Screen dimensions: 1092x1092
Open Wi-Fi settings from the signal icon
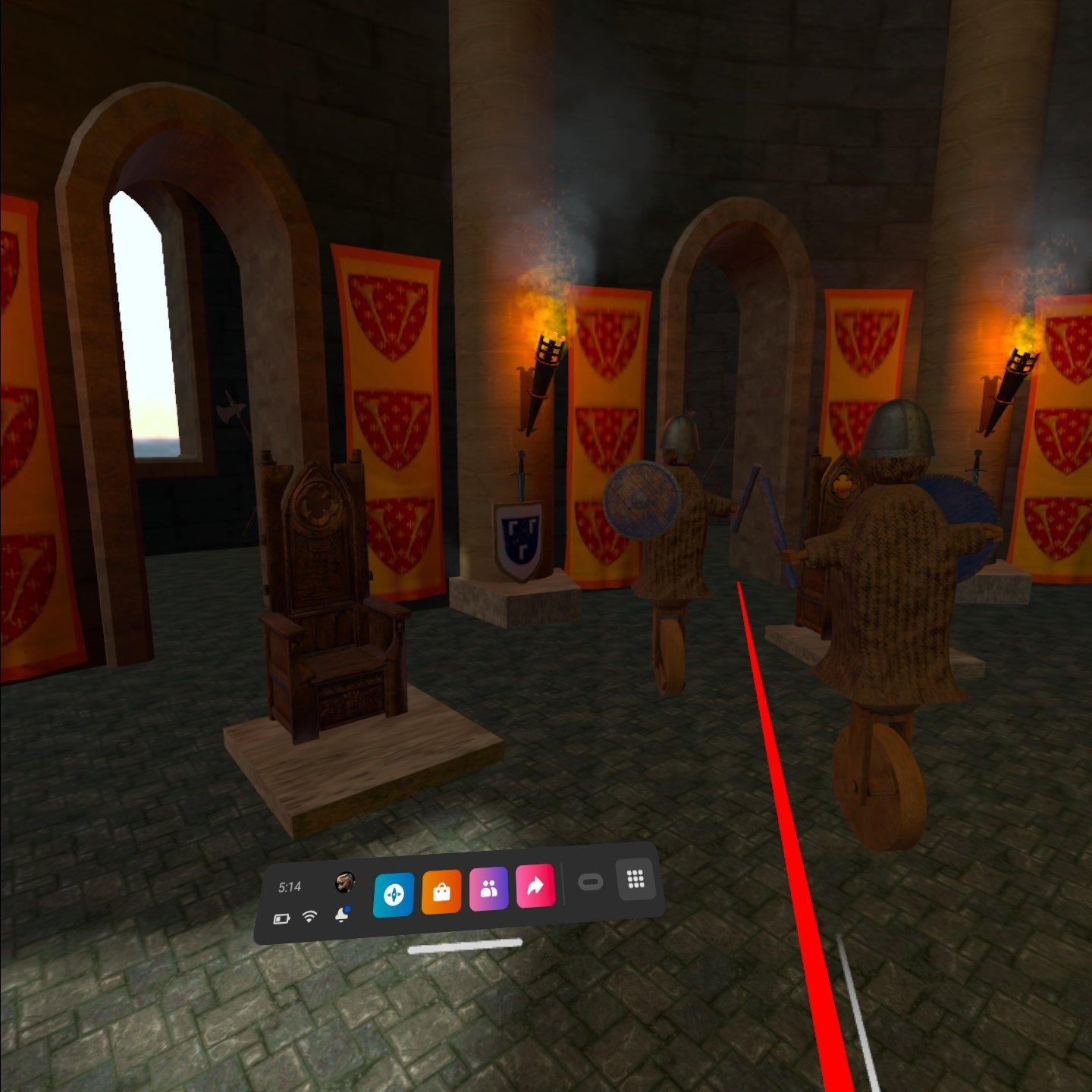pyautogui.click(x=309, y=917)
